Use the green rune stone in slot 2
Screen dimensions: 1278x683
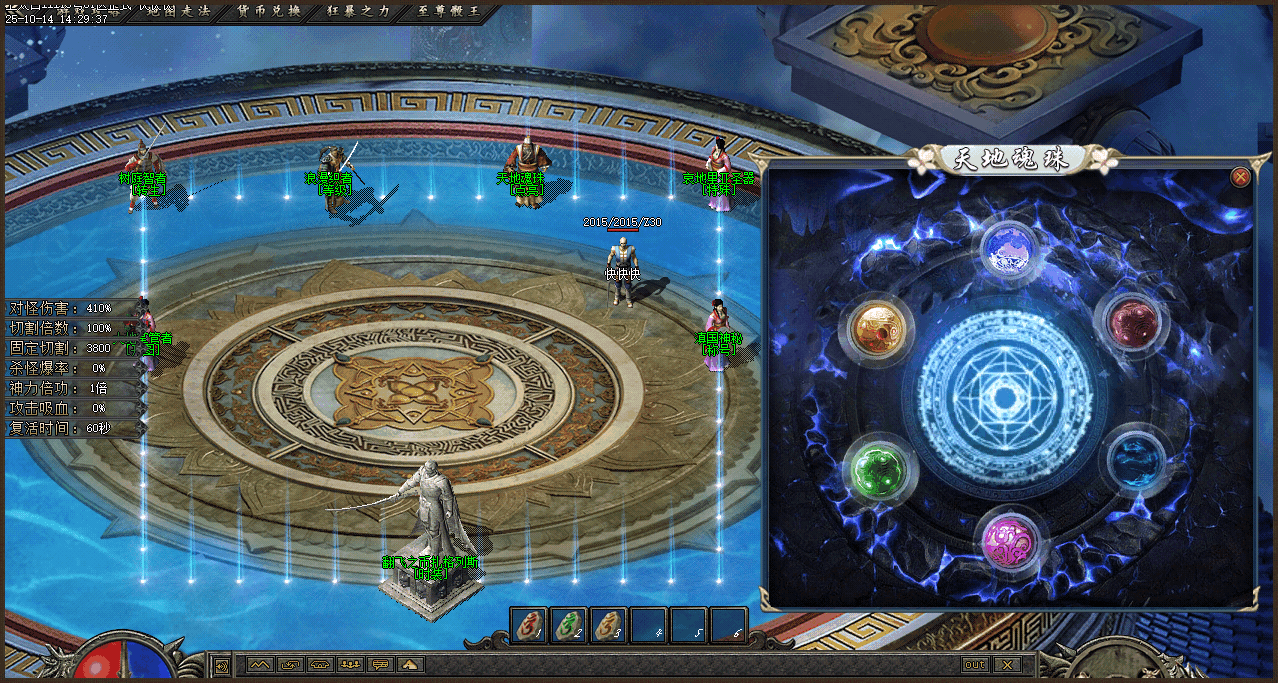569,625
